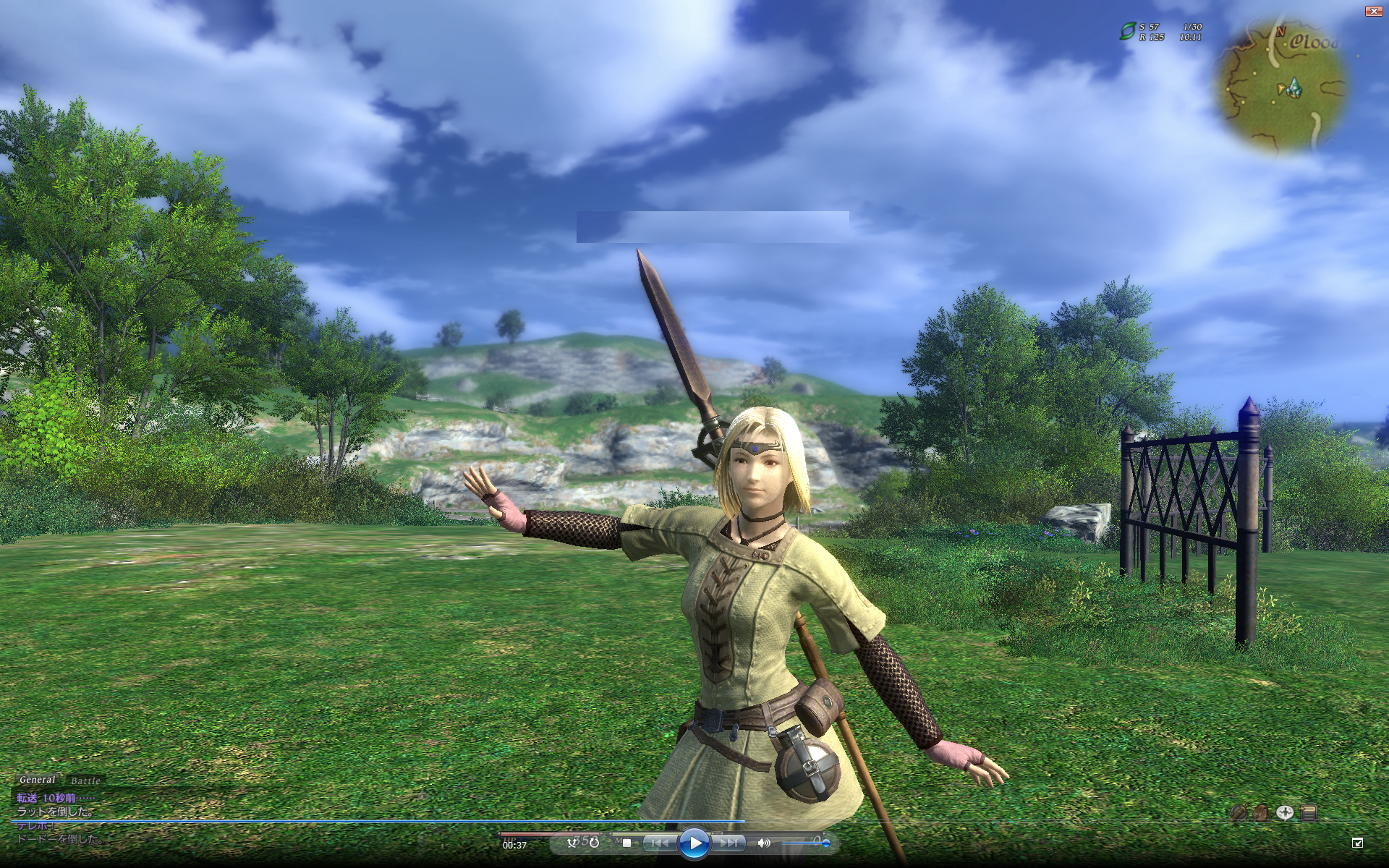The width and height of the screenshot is (1389, 868).
Task: Open the Battle chat tab
Action: click(x=85, y=781)
